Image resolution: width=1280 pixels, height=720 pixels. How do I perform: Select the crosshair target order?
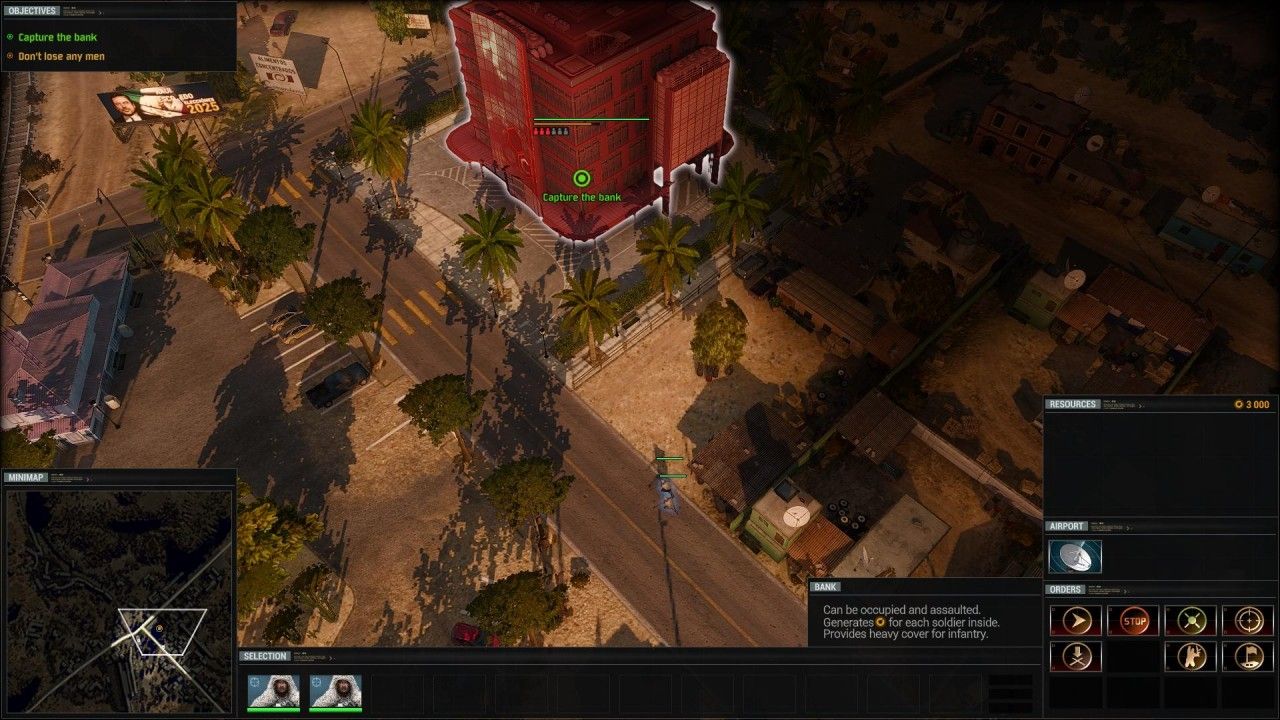tap(1248, 621)
